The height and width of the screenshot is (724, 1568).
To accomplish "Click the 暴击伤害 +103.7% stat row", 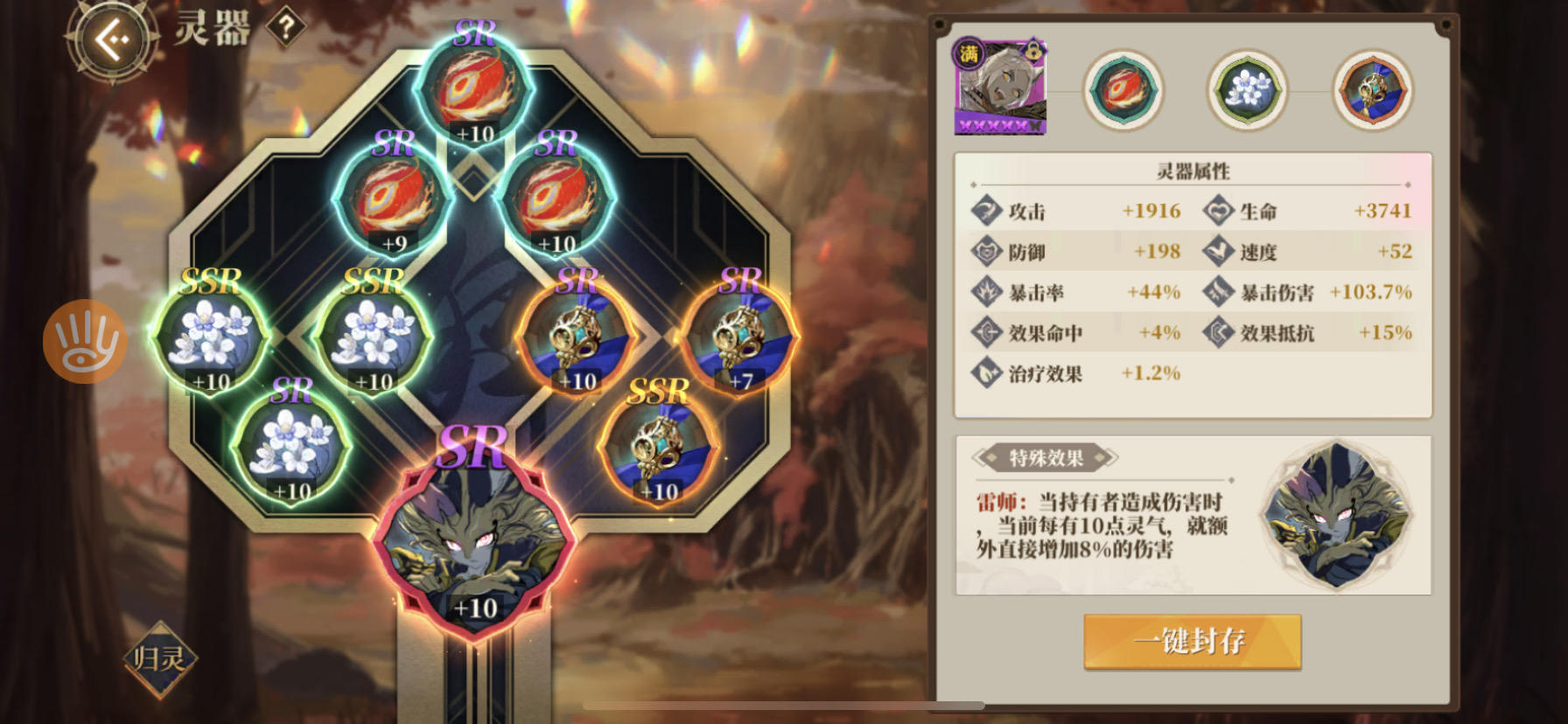I will (1312, 293).
